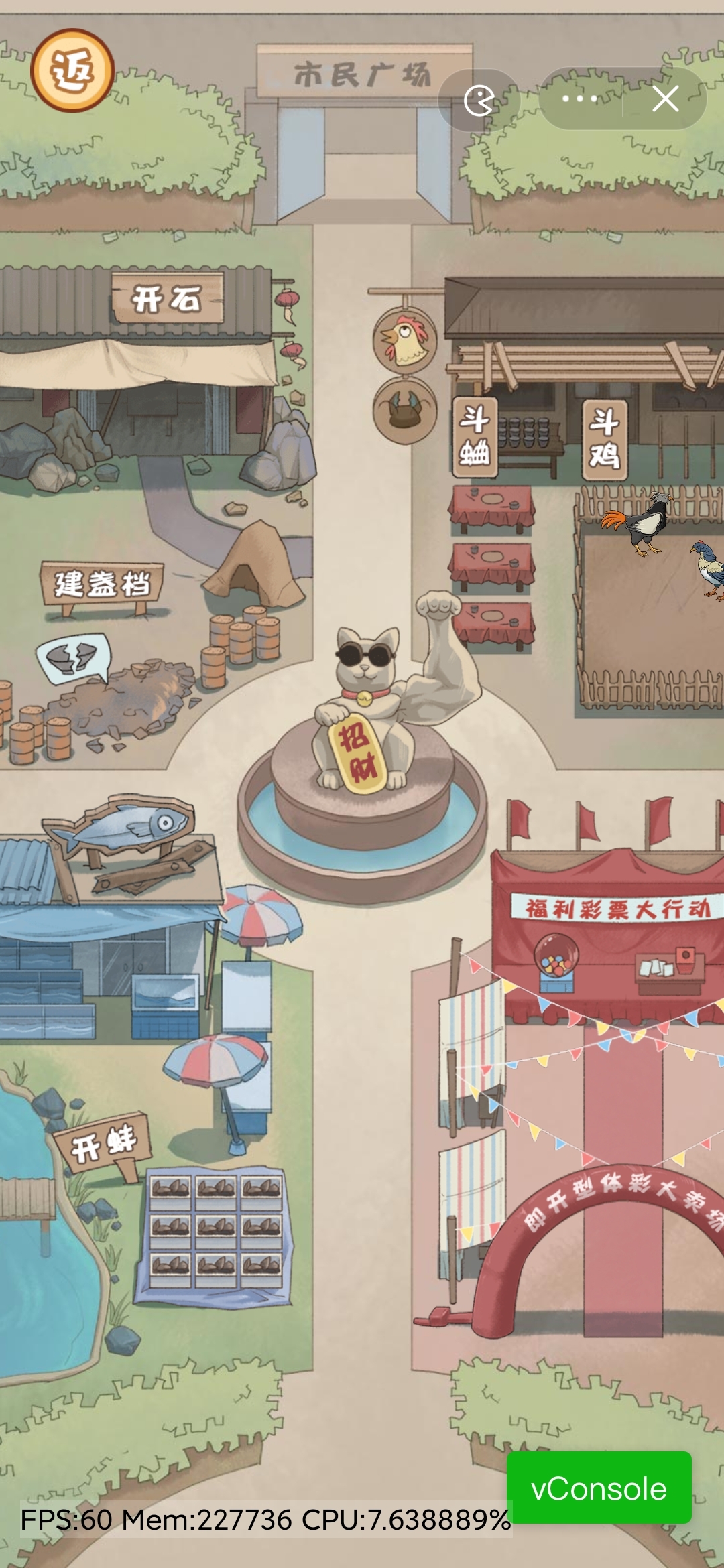Tap the 招财 plaque on the cat statue

click(358, 752)
